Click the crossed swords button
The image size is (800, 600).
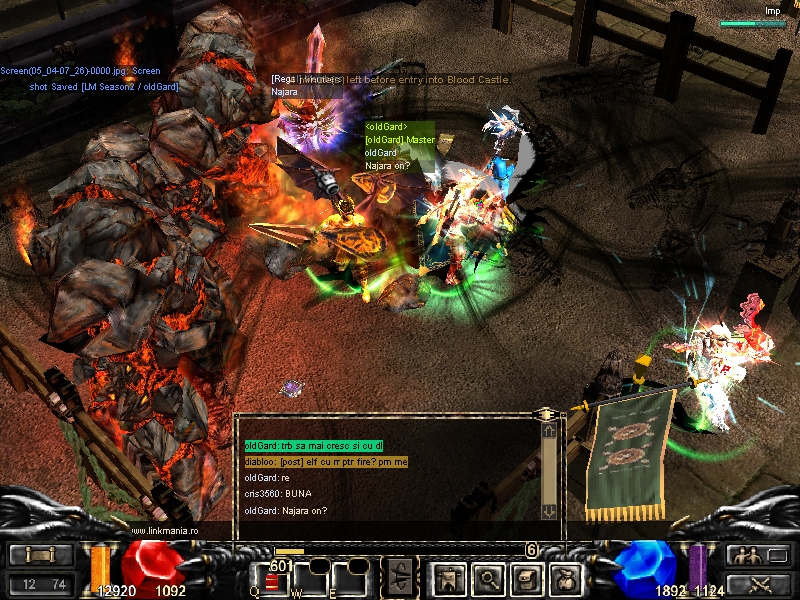click(755, 584)
